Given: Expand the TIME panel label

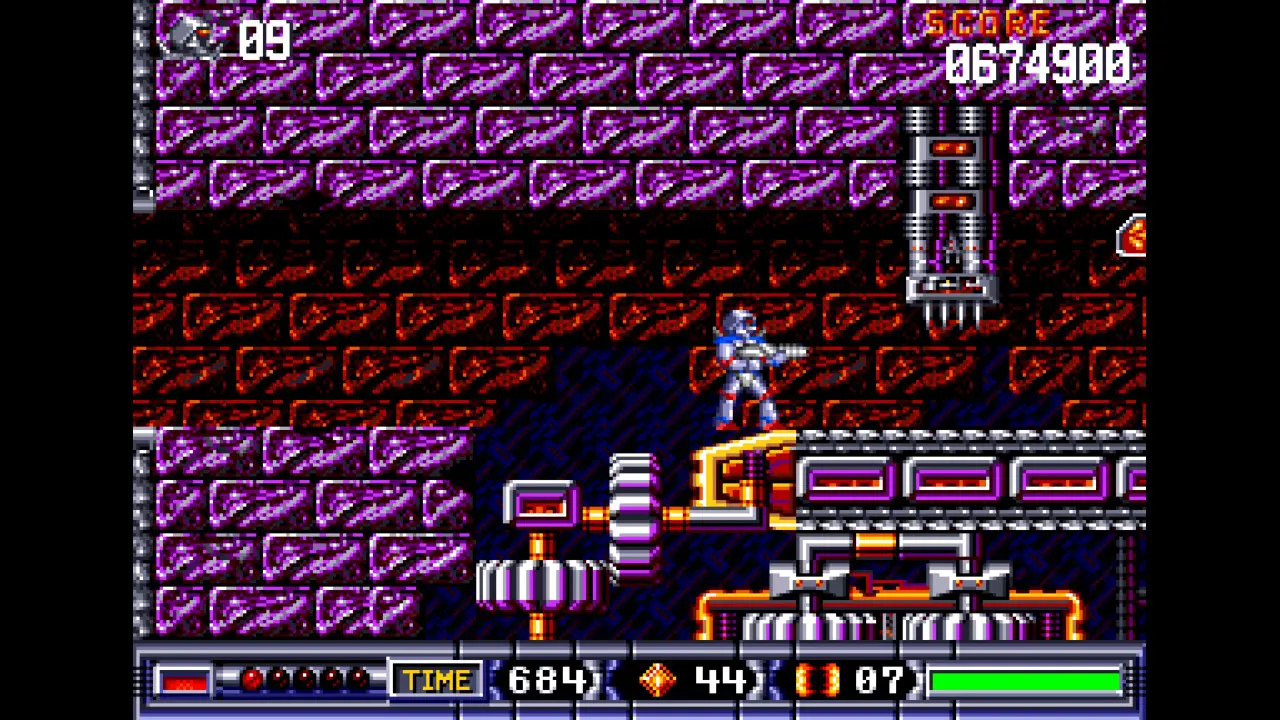Looking at the screenshot, I should point(437,679).
